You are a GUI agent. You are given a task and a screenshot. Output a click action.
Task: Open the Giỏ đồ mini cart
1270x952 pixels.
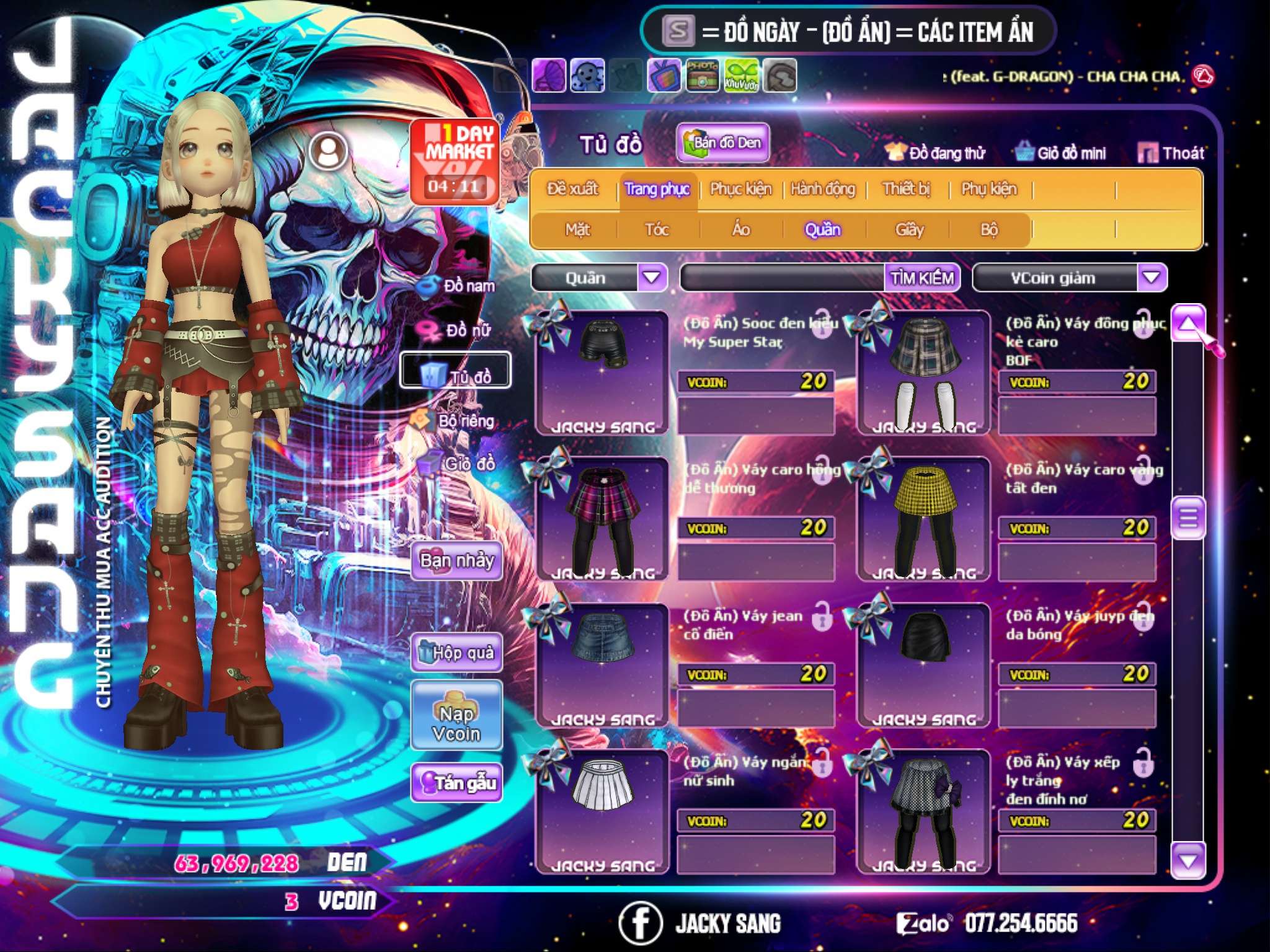pos(1060,152)
